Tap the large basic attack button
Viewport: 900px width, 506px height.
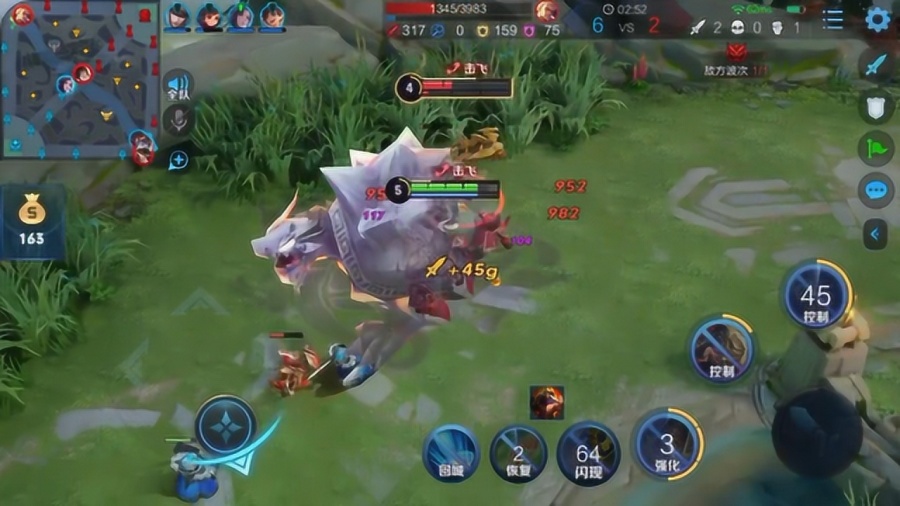pos(816,432)
